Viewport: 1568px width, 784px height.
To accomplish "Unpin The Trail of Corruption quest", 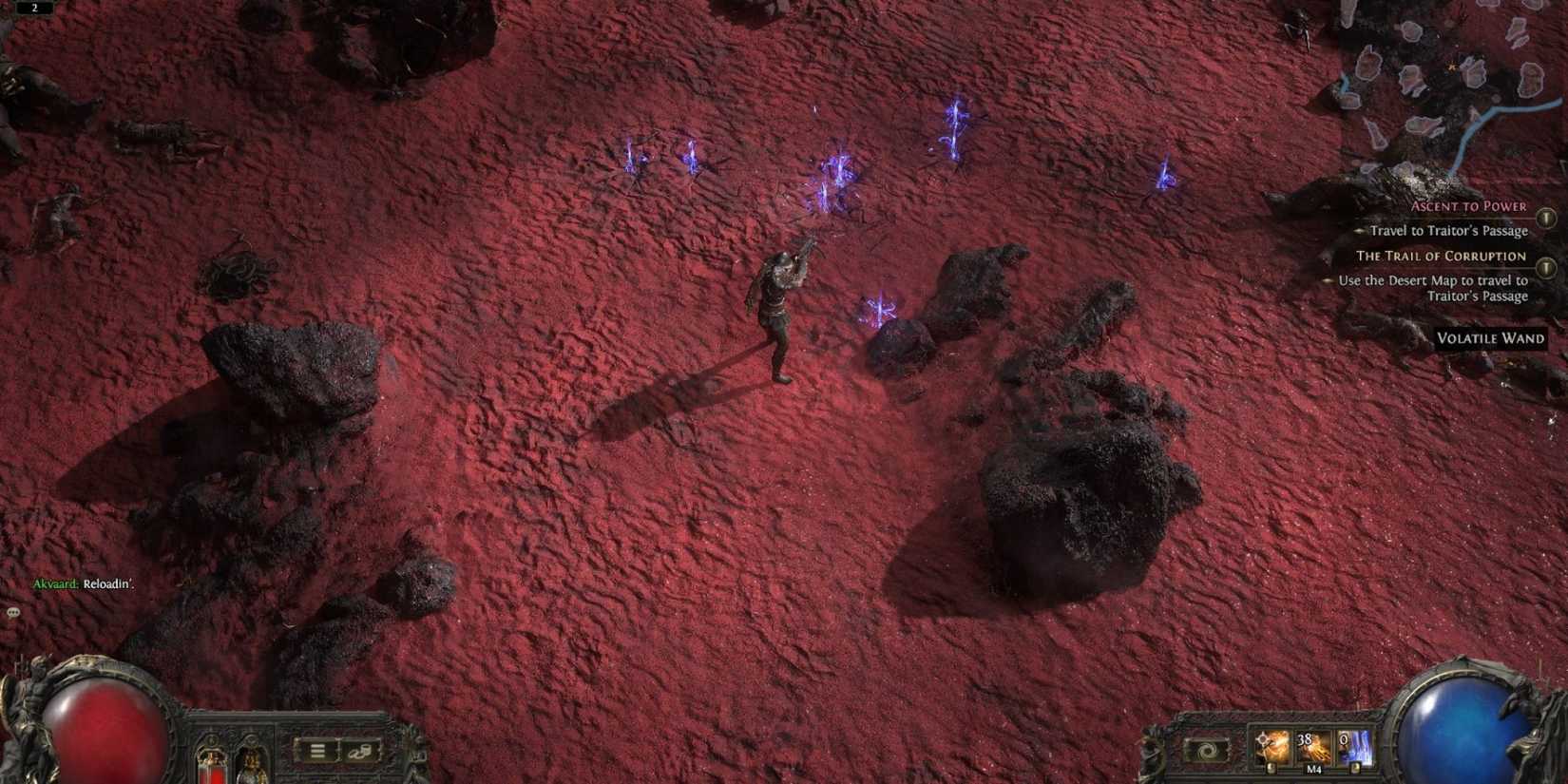I will click(x=1546, y=269).
